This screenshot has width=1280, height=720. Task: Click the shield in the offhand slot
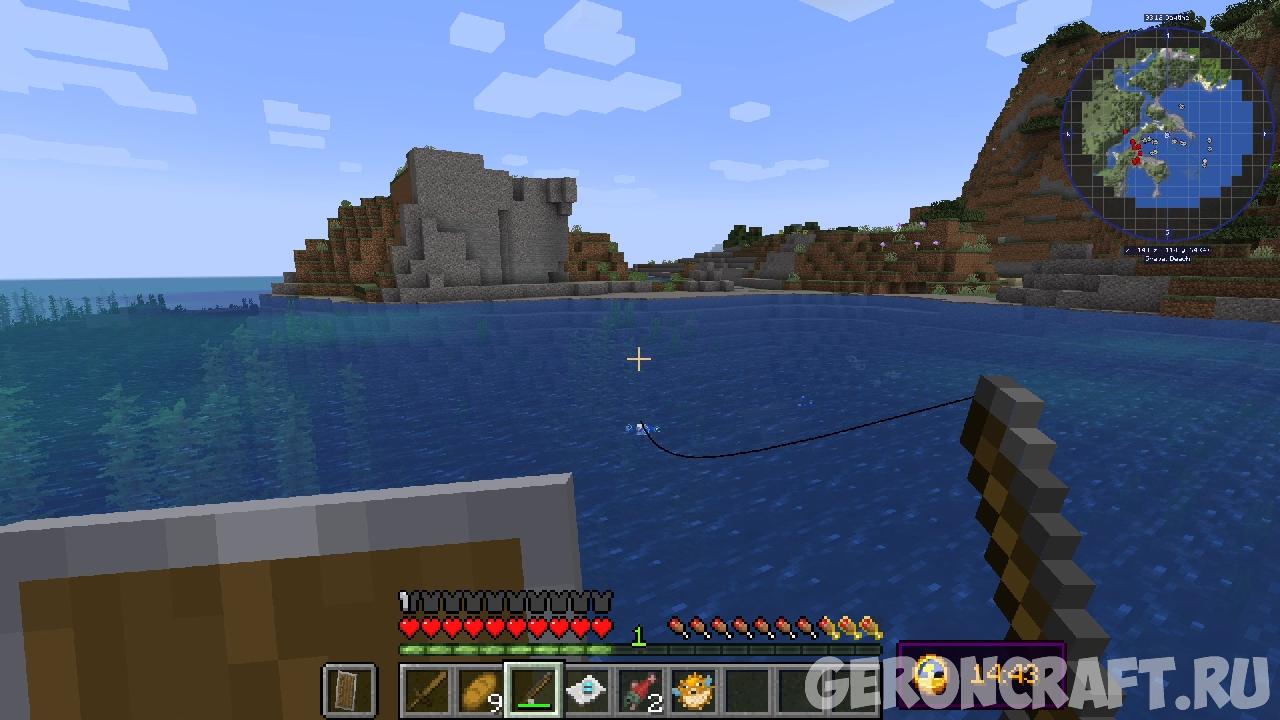(x=349, y=690)
